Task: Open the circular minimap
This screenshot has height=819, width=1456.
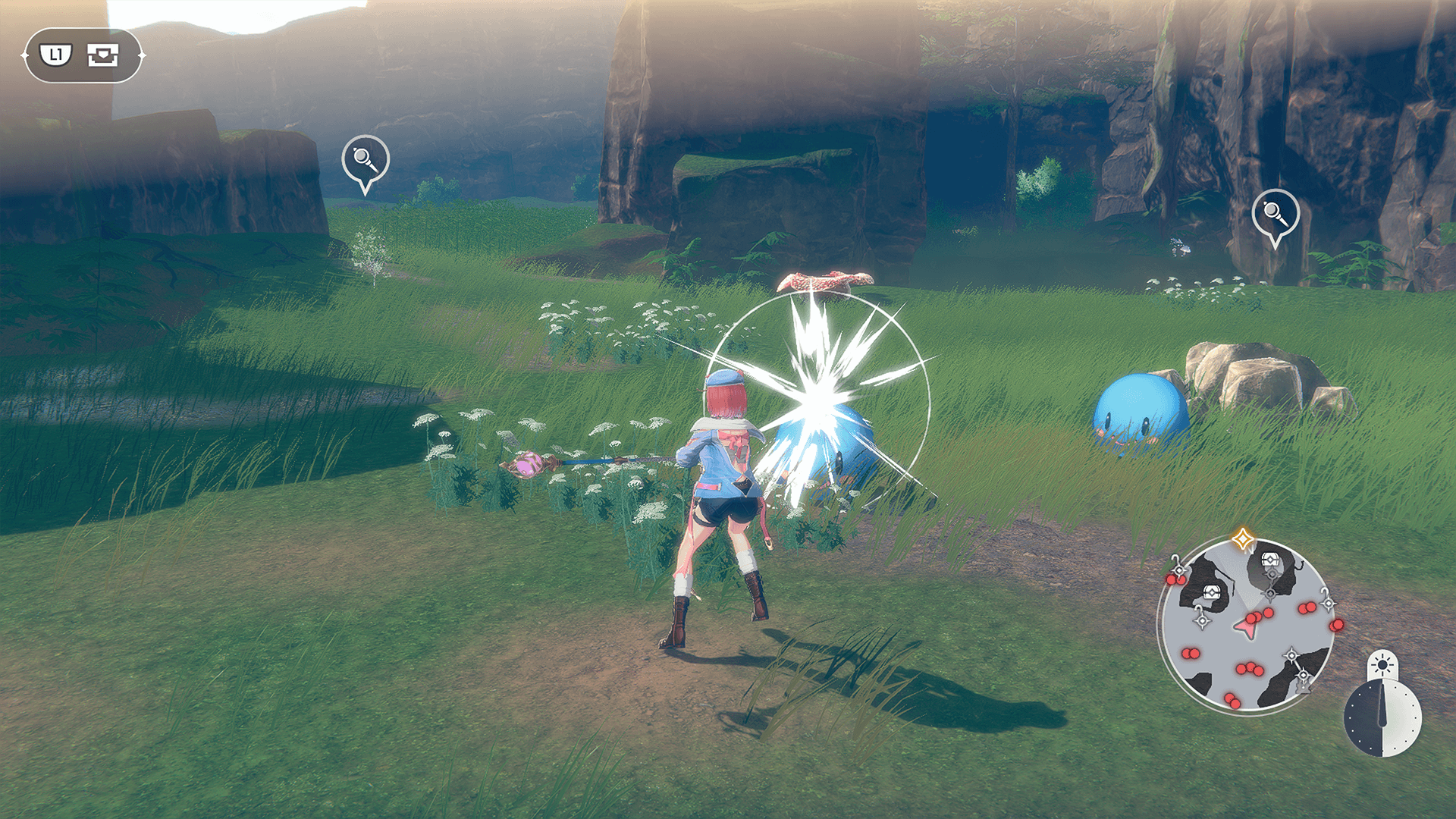Action: pyautogui.click(x=1246, y=624)
